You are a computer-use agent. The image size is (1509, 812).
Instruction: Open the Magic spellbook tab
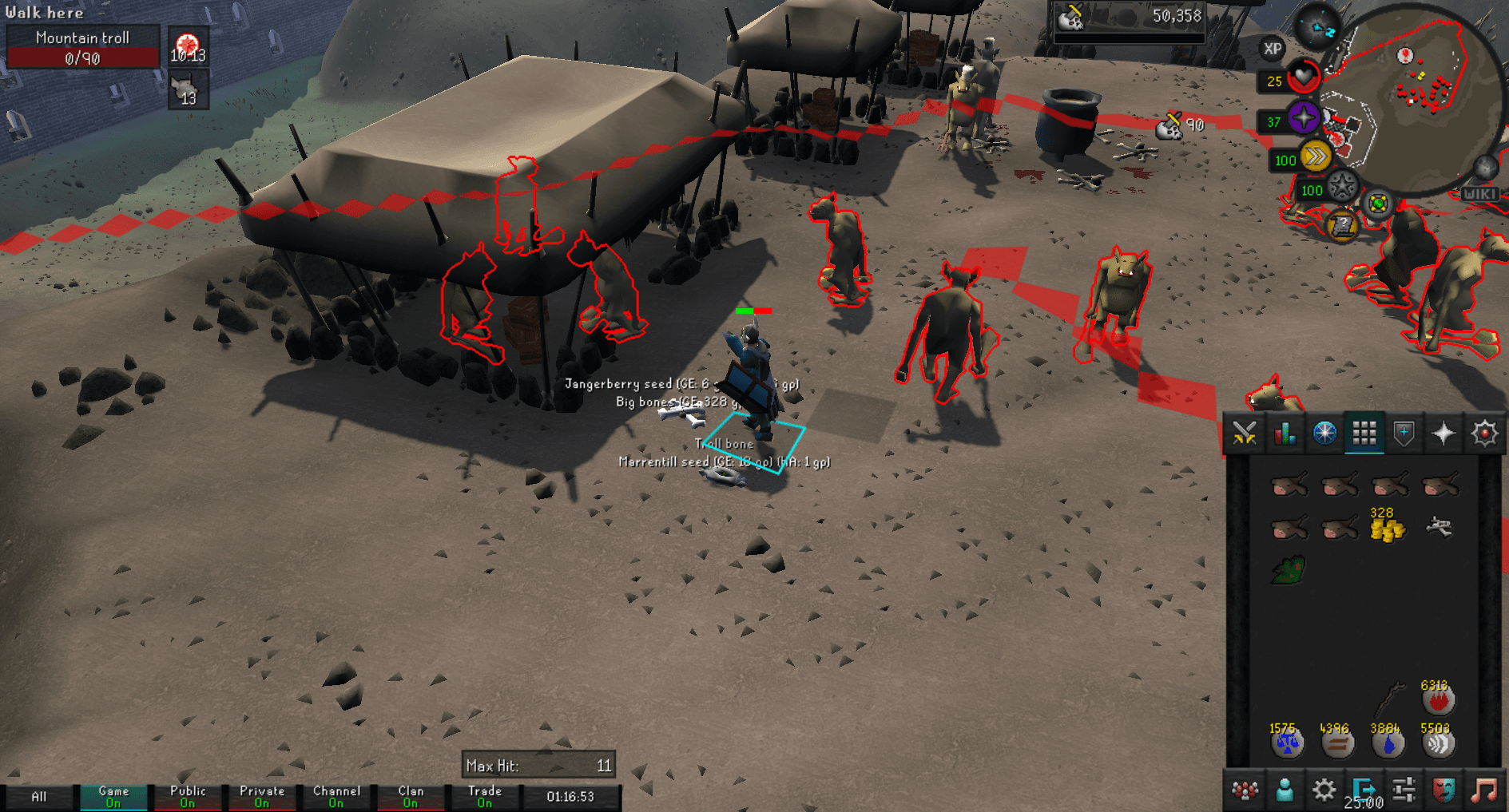pyautogui.click(x=1483, y=434)
